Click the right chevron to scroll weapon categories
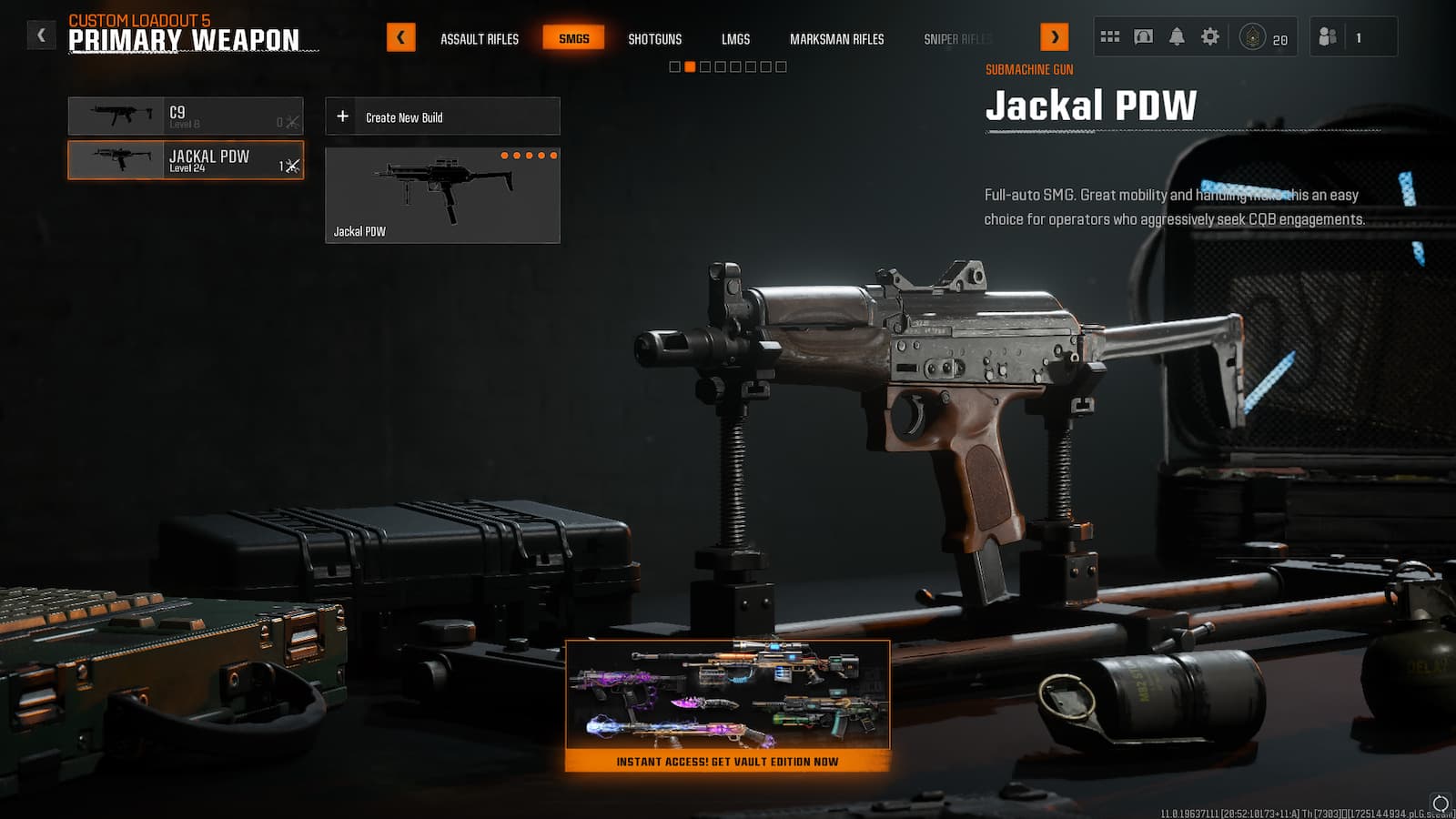The width and height of the screenshot is (1456, 819). 1056,38
